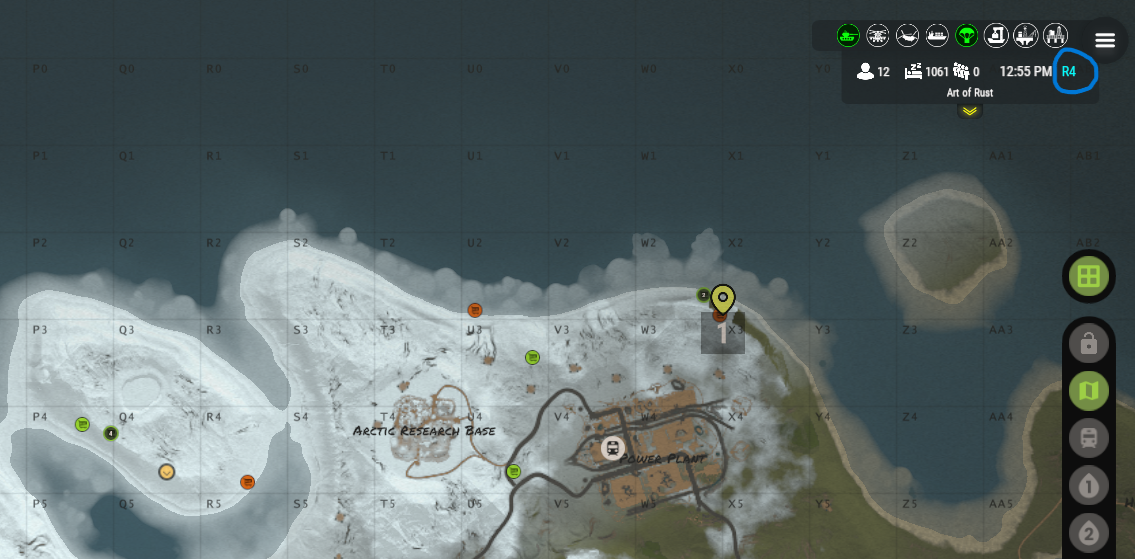Toggle the green map layer button
The width and height of the screenshot is (1135, 559).
(1088, 391)
